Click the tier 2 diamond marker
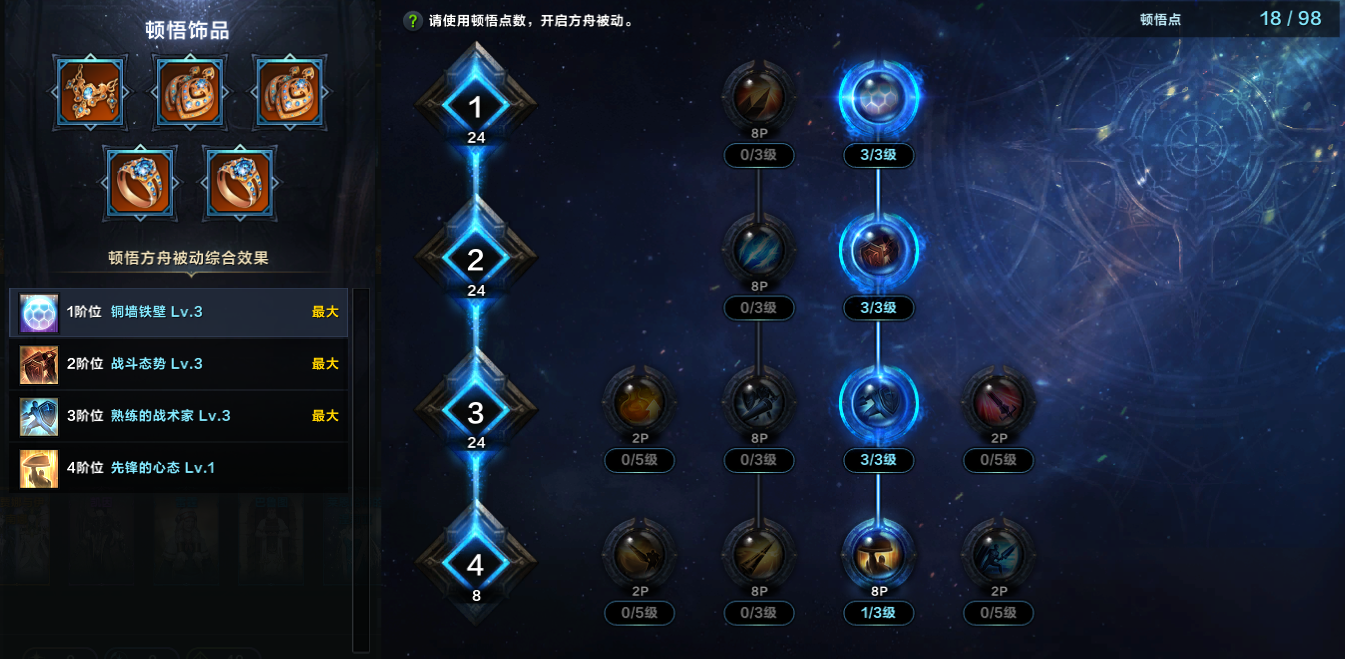The image size is (1345, 659). tap(476, 260)
